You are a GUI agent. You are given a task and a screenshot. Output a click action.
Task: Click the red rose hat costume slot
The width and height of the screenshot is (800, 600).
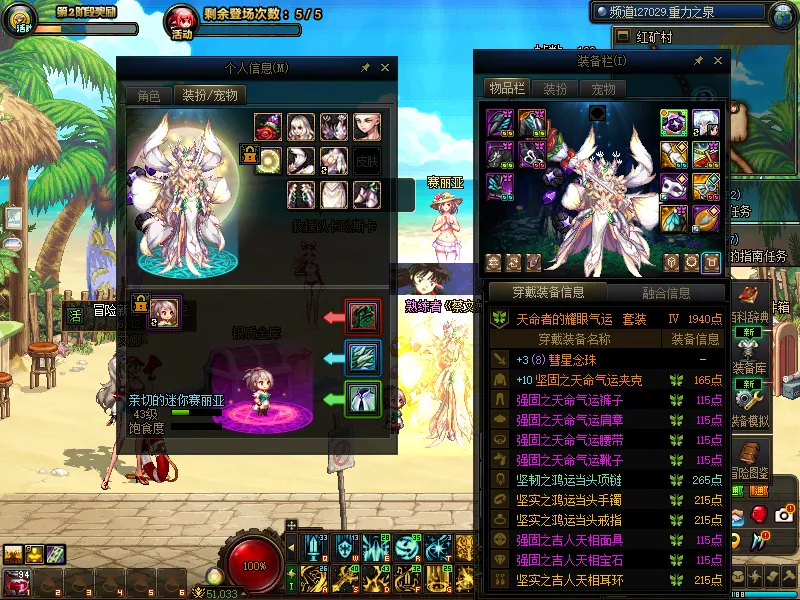point(267,126)
